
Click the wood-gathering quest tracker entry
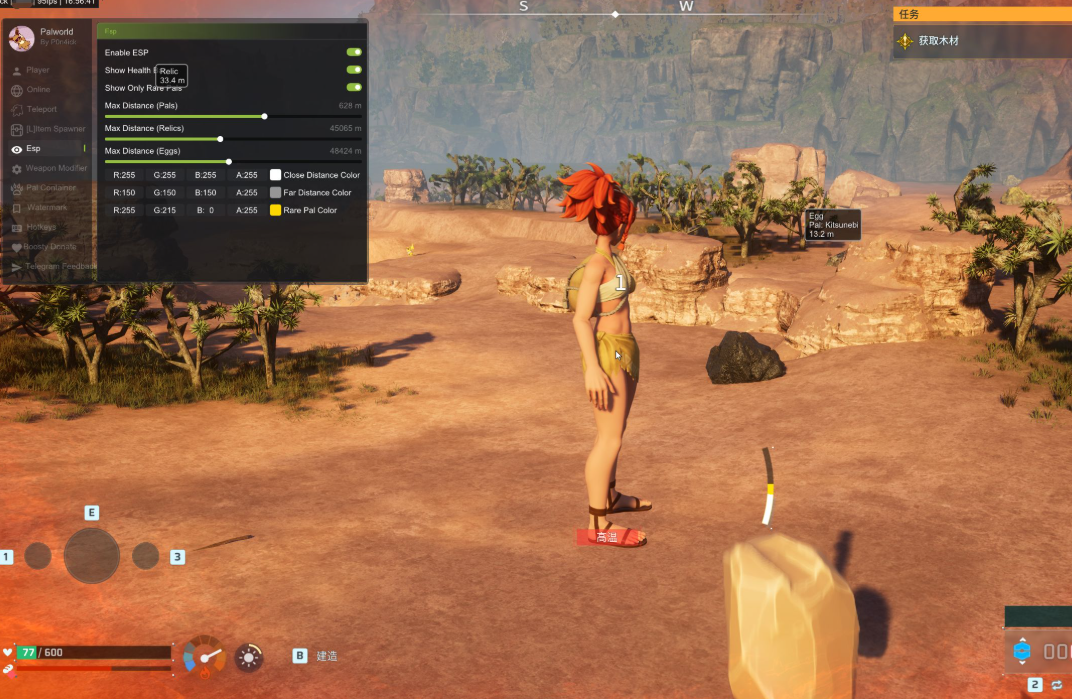(938, 41)
